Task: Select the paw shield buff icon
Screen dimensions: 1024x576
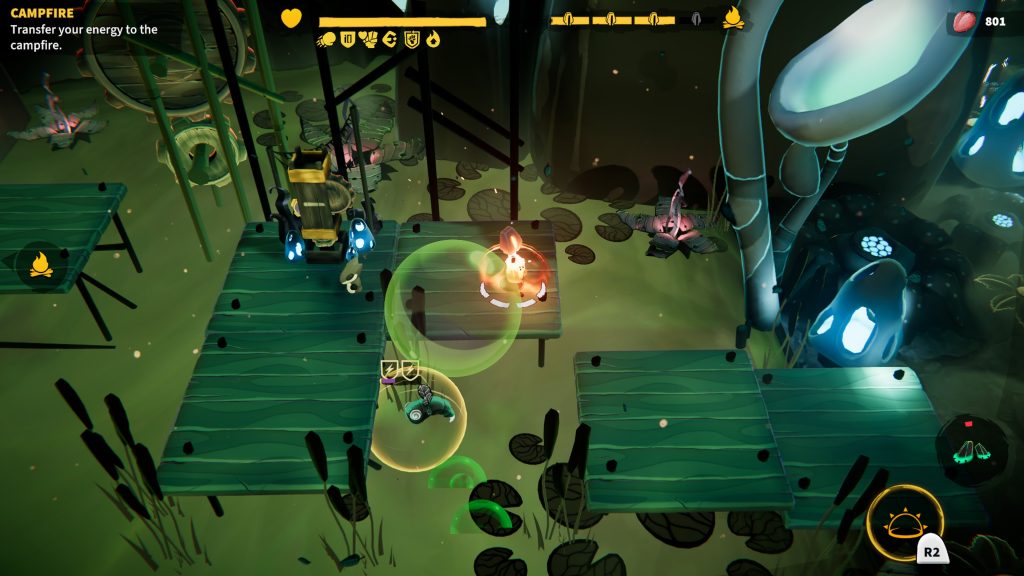Action: 411,40
